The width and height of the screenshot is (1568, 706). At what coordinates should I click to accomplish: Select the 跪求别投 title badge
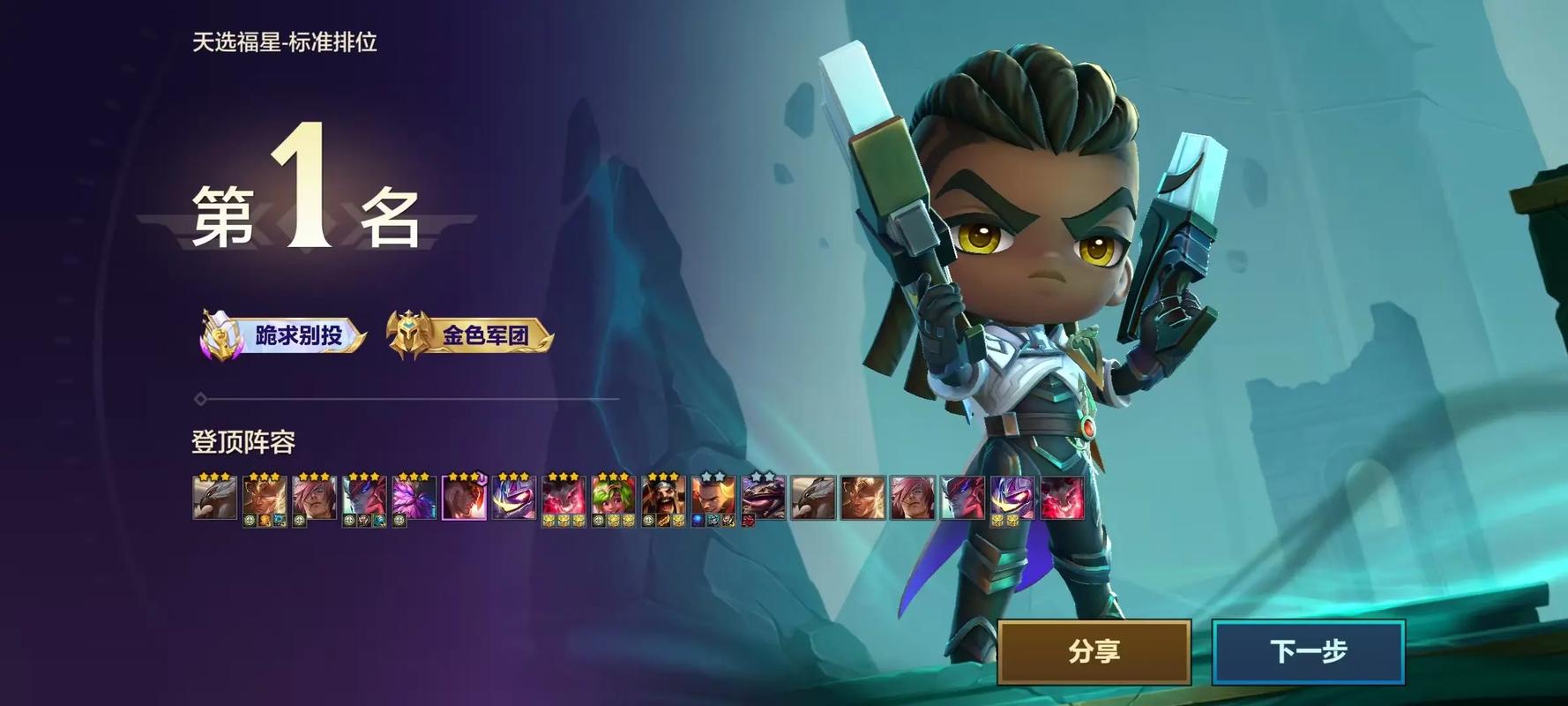coord(284,335)
